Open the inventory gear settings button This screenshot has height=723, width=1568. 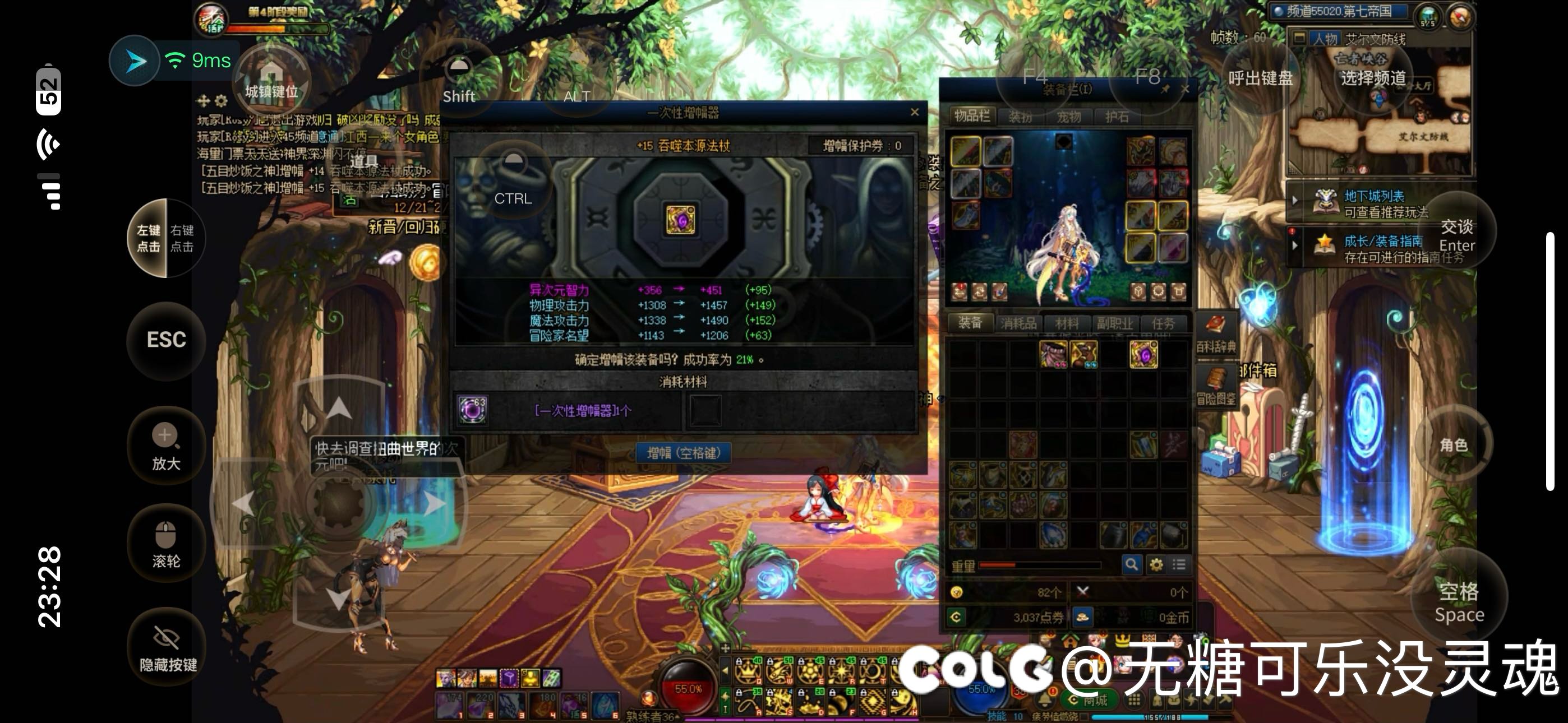pyautogui.click(x=1156, y=564)
